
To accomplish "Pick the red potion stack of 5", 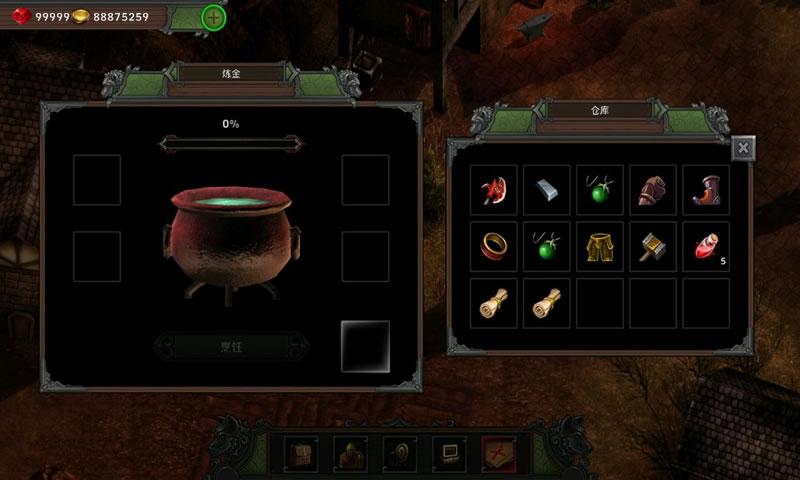I will tap(706, 246).
